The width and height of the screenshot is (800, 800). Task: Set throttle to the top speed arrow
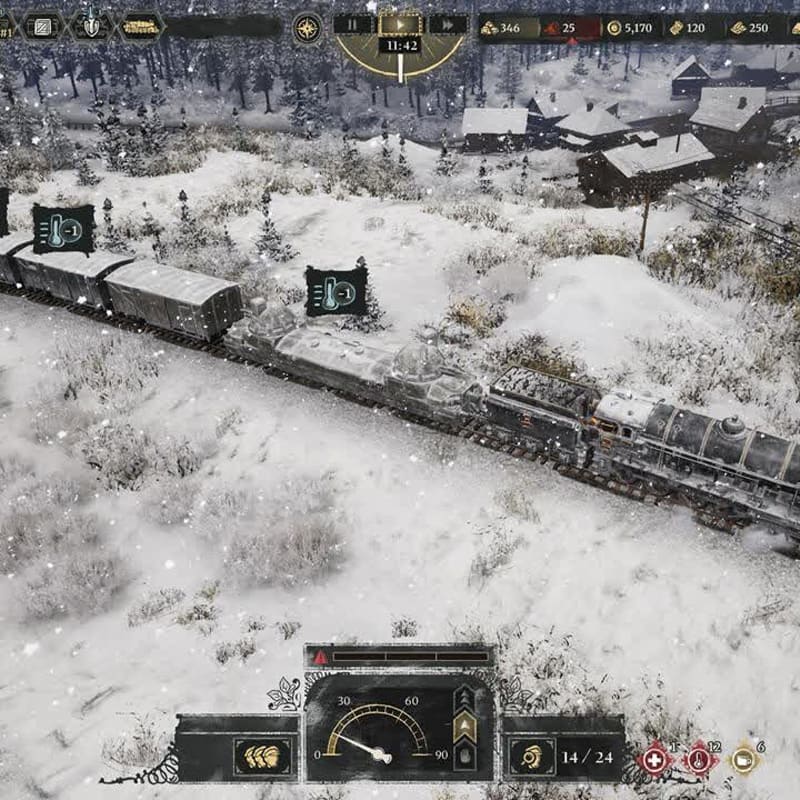click(x=465, y=696)
